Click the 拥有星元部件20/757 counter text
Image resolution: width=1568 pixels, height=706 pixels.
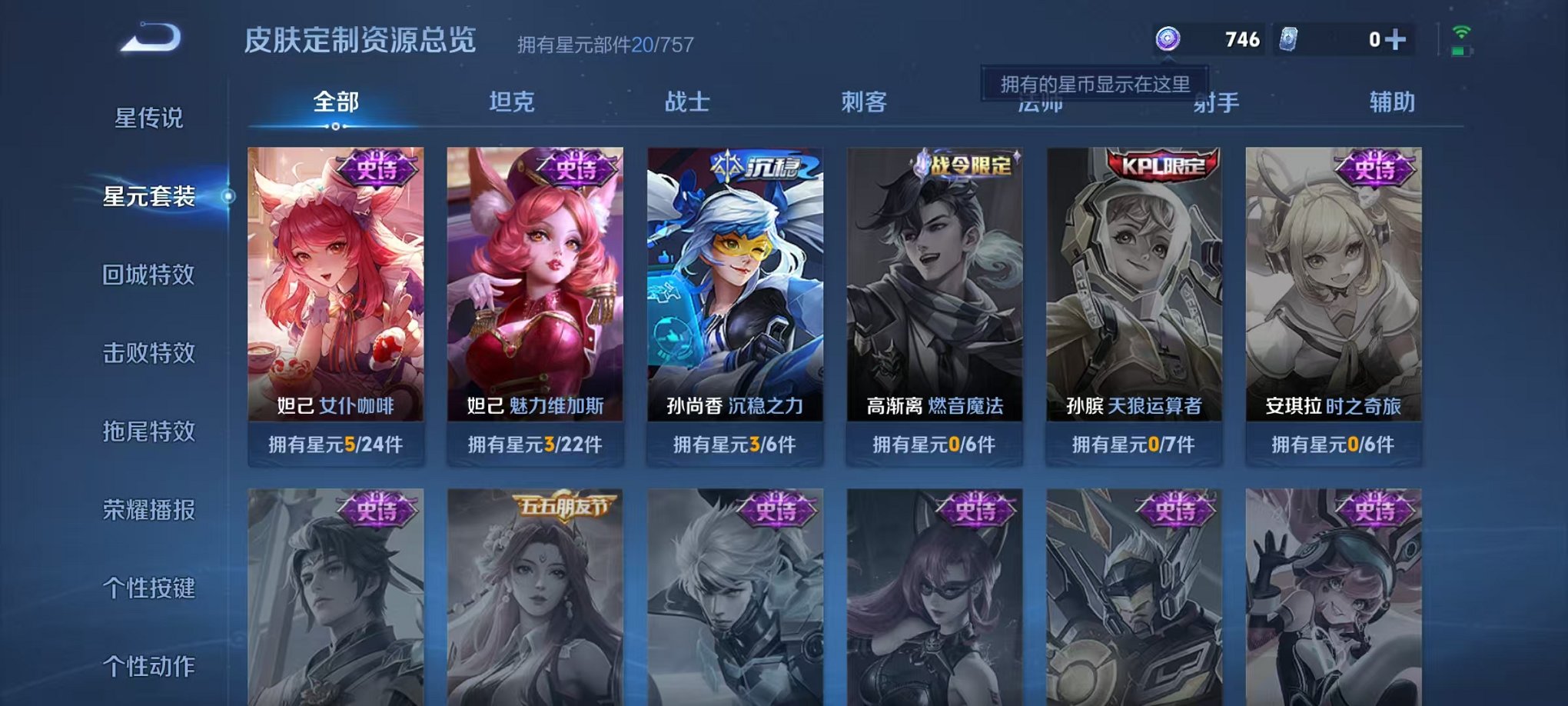click(x=603, y=44)
